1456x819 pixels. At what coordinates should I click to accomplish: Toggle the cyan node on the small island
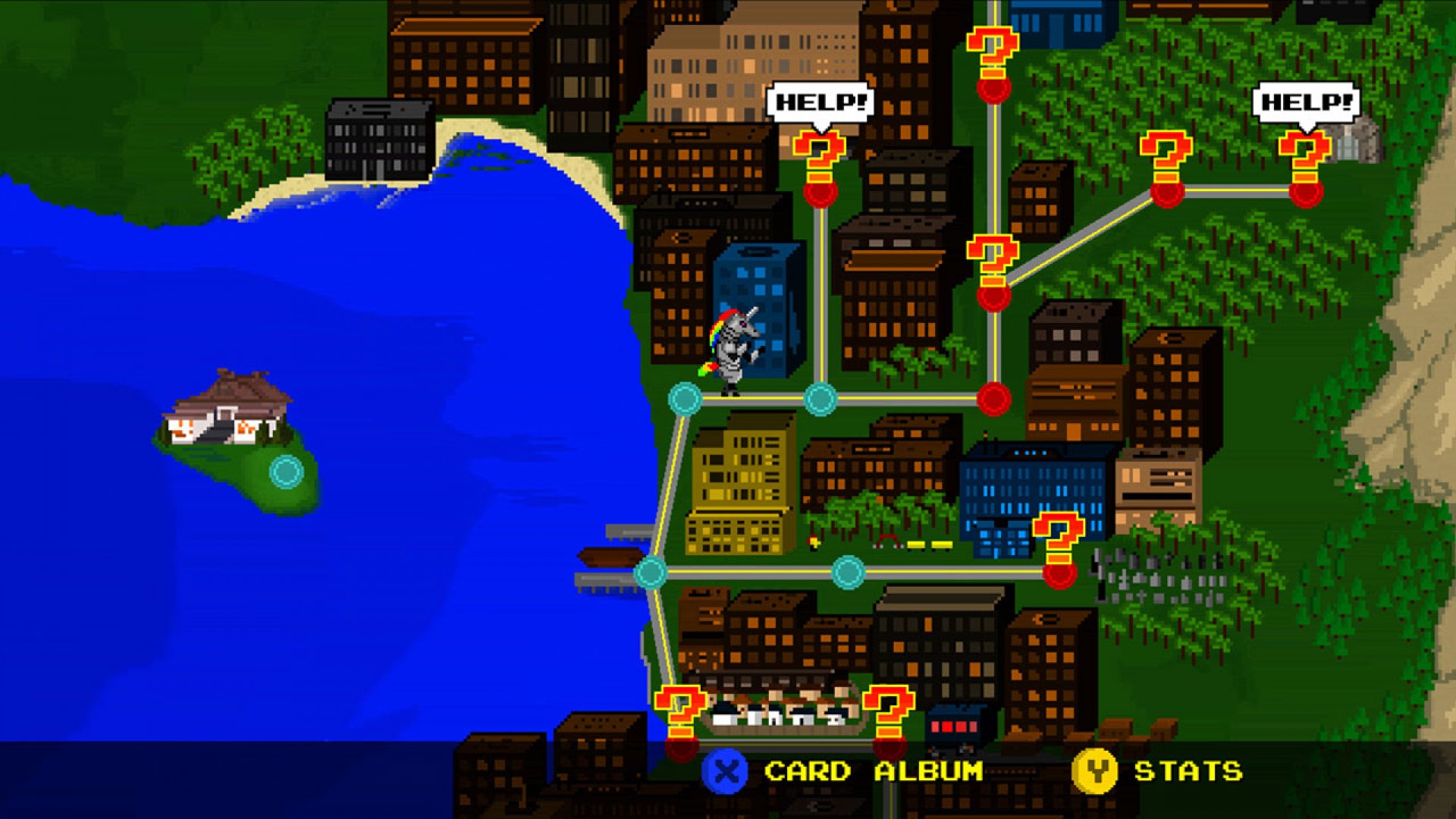tap(284, 472)
